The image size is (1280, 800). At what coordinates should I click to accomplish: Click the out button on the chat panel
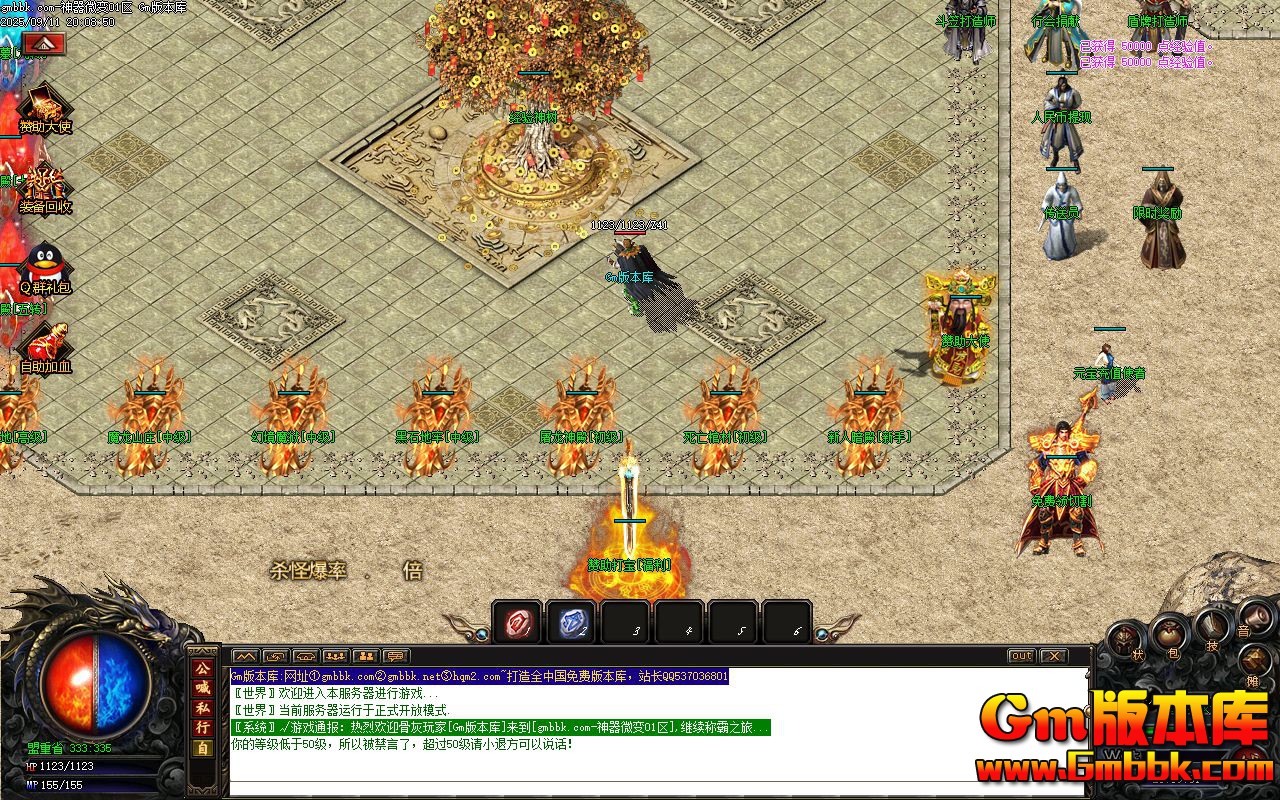pos(1020,655)
